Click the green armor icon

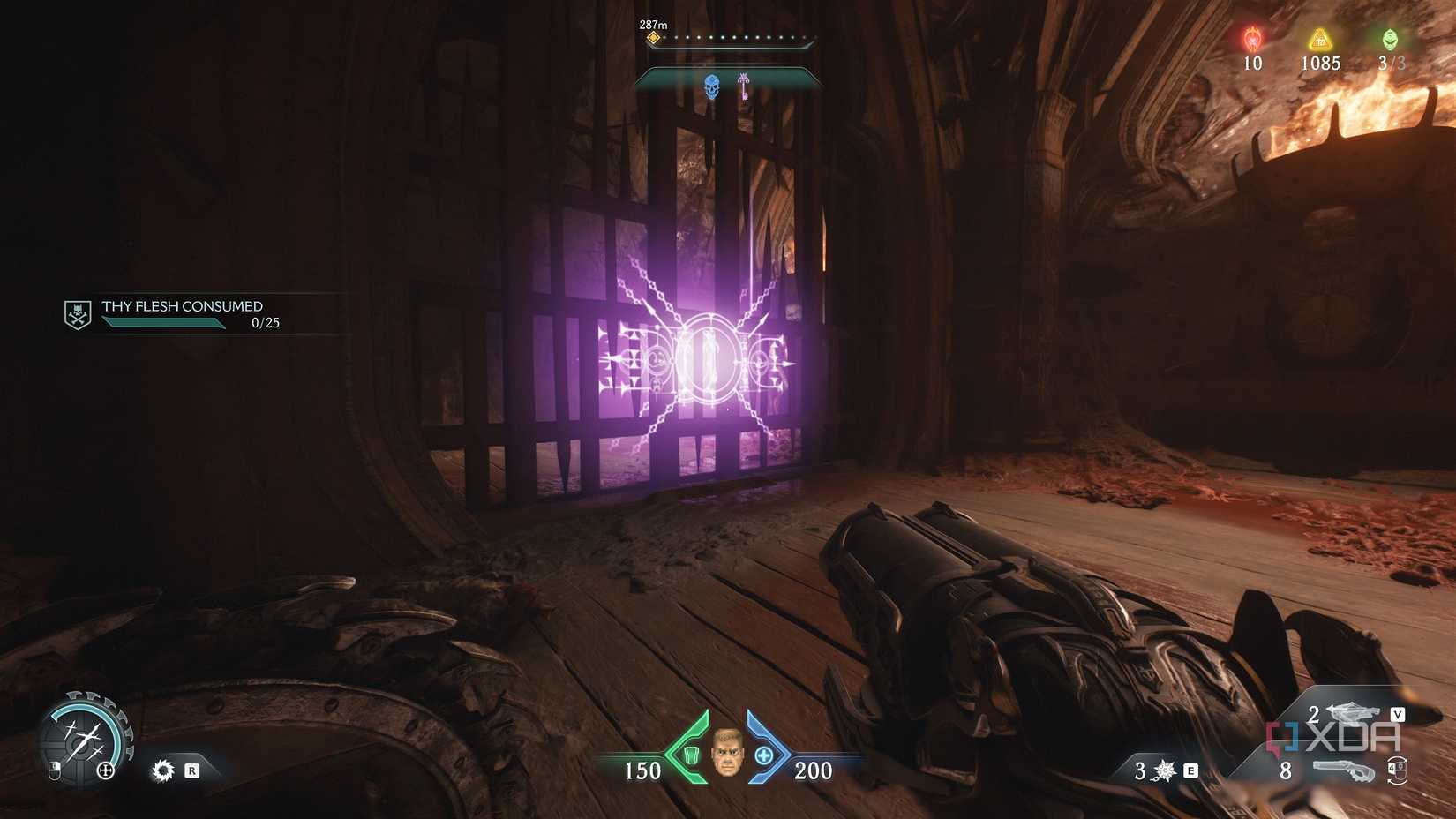pos(692,755)
